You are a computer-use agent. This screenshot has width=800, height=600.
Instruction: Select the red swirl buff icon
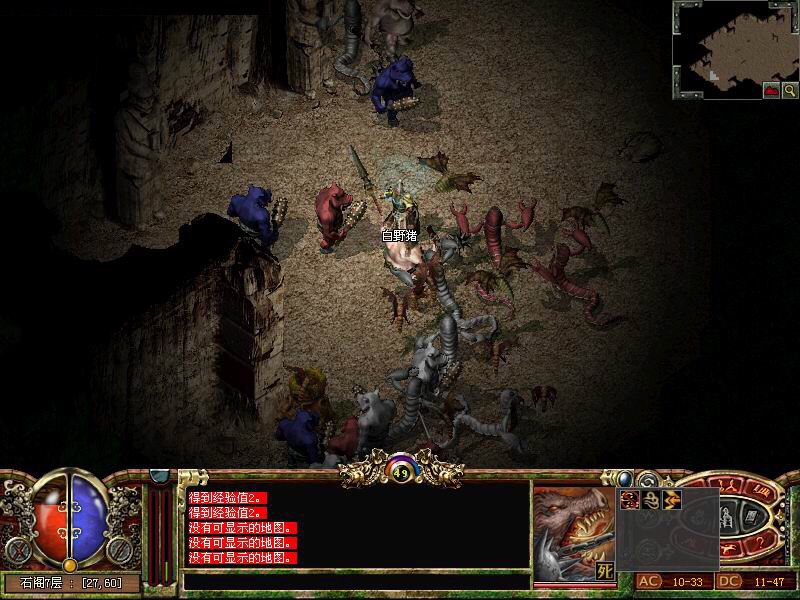click(x=631, y=498)
